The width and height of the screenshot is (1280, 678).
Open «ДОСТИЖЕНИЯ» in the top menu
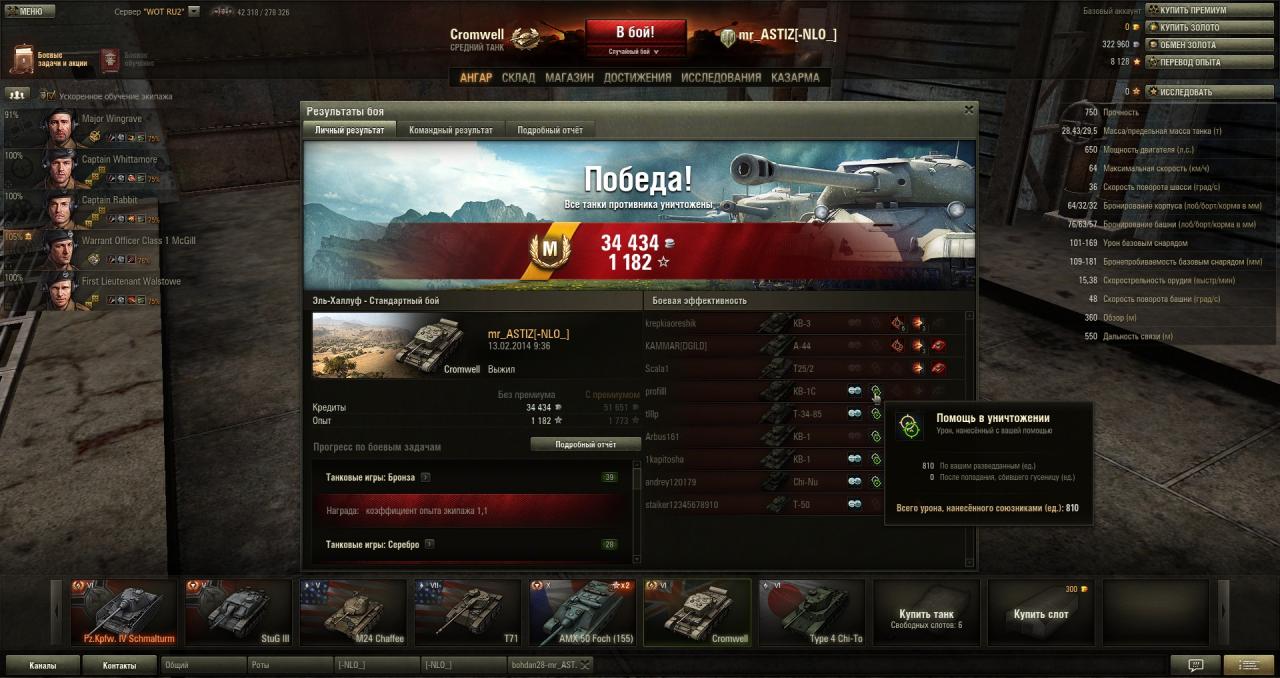tap(637, 77)
